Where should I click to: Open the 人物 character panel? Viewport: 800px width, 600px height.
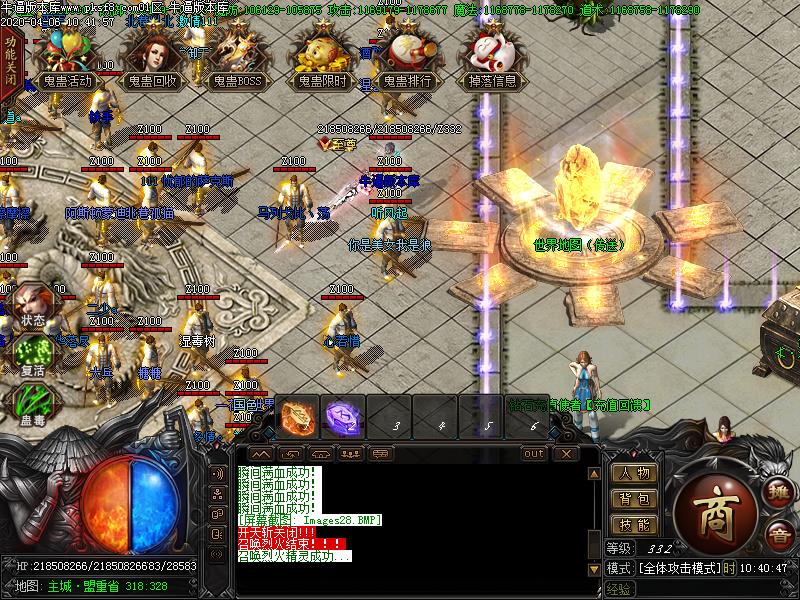pos(634,473)
